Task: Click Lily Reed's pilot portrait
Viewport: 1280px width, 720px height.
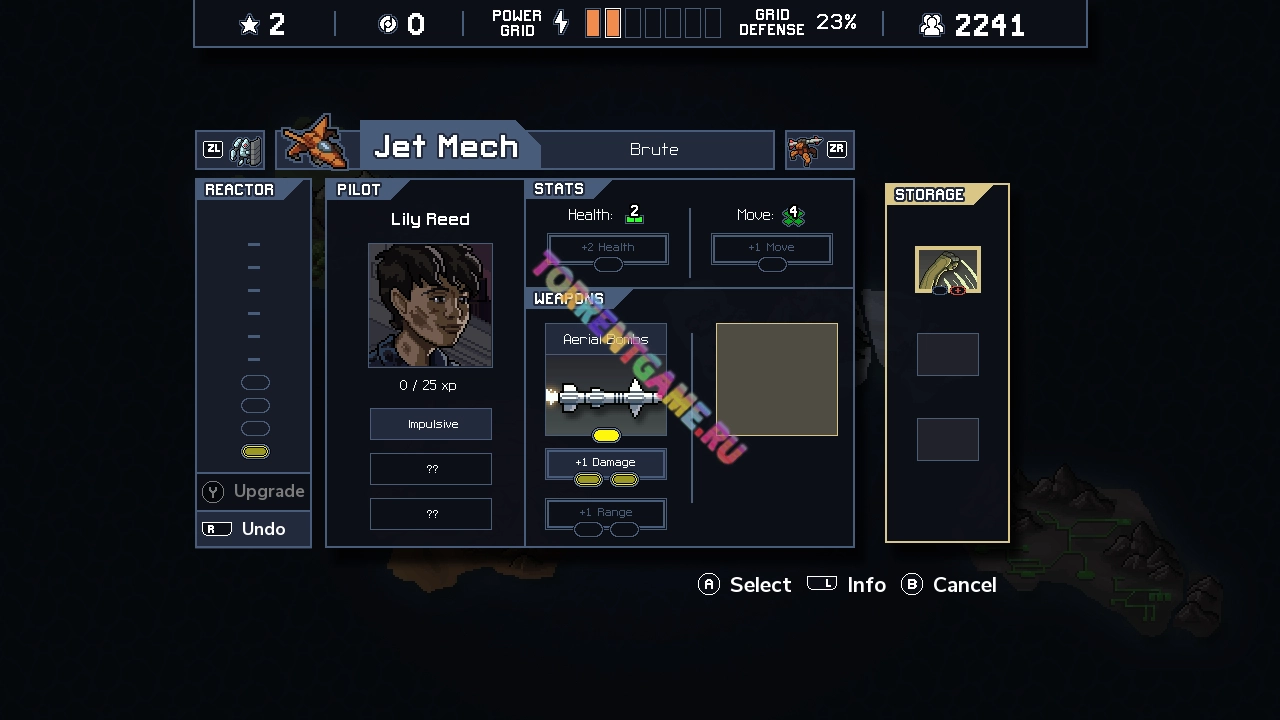Action: coord(430,305)
